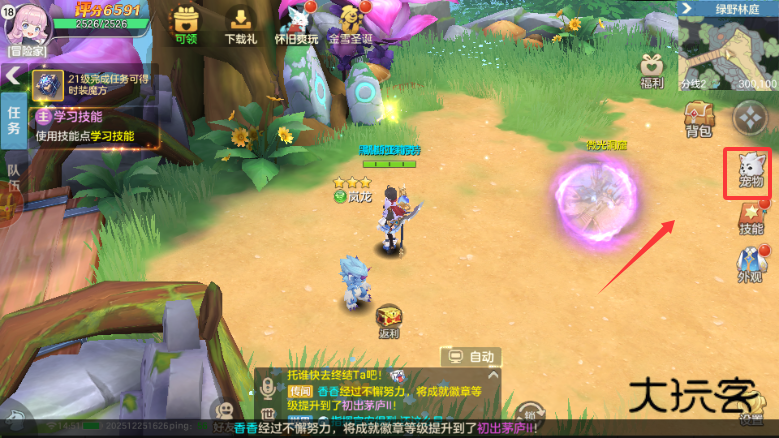Click the four-arrow round button beside the backpack

click(x=748, y=118)
